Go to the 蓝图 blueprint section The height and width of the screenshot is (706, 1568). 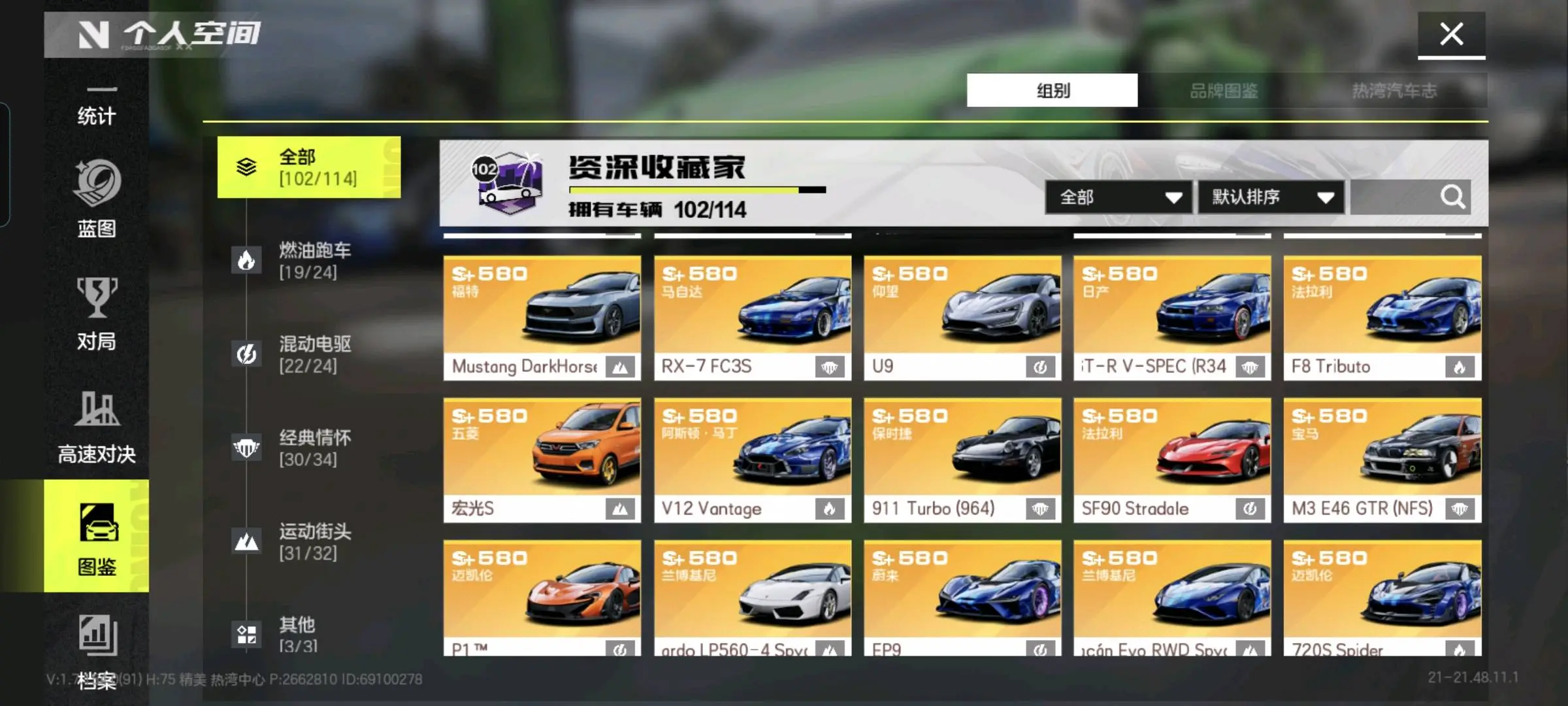97,199
